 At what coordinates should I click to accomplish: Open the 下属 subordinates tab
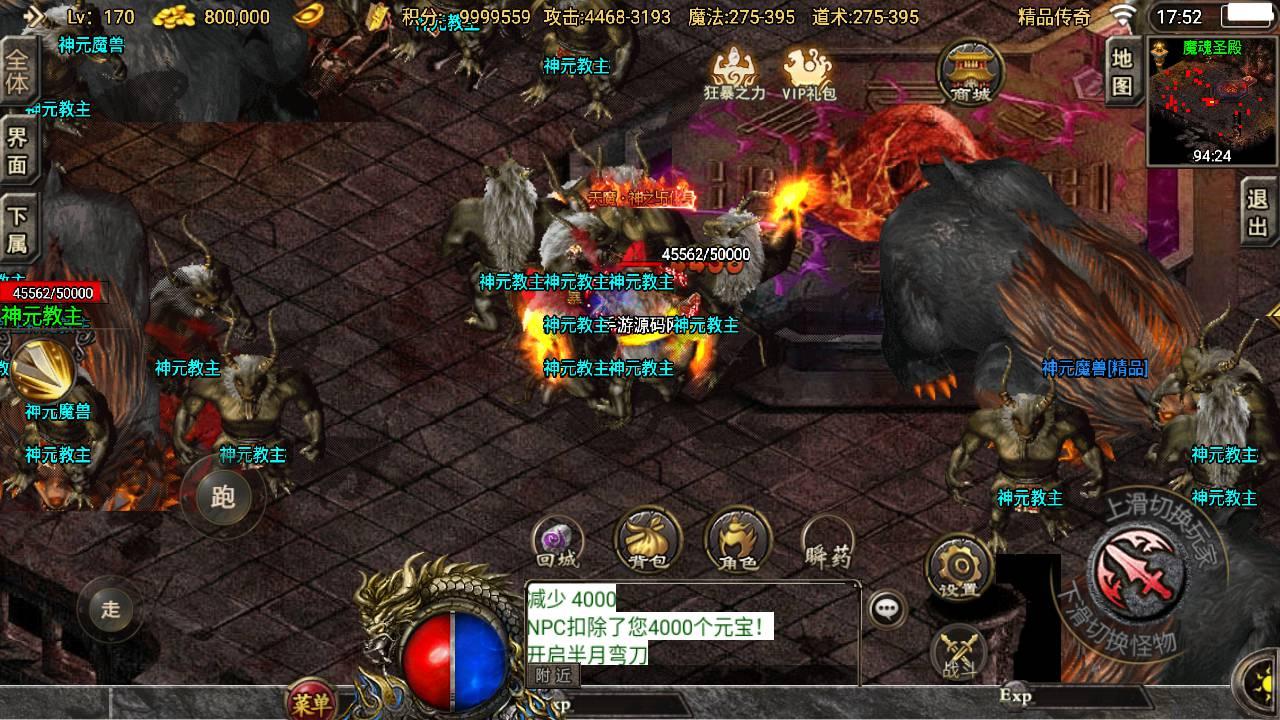coord(18,229)
